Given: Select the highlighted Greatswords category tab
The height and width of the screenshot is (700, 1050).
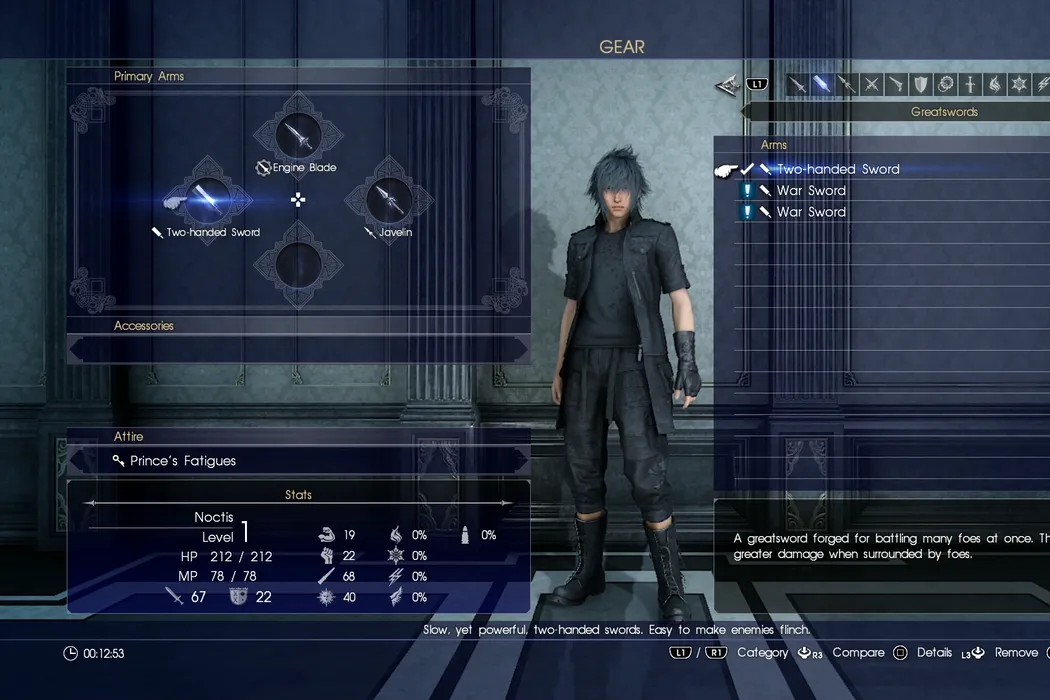Looking at the screenshot, I should pos(822,85).
